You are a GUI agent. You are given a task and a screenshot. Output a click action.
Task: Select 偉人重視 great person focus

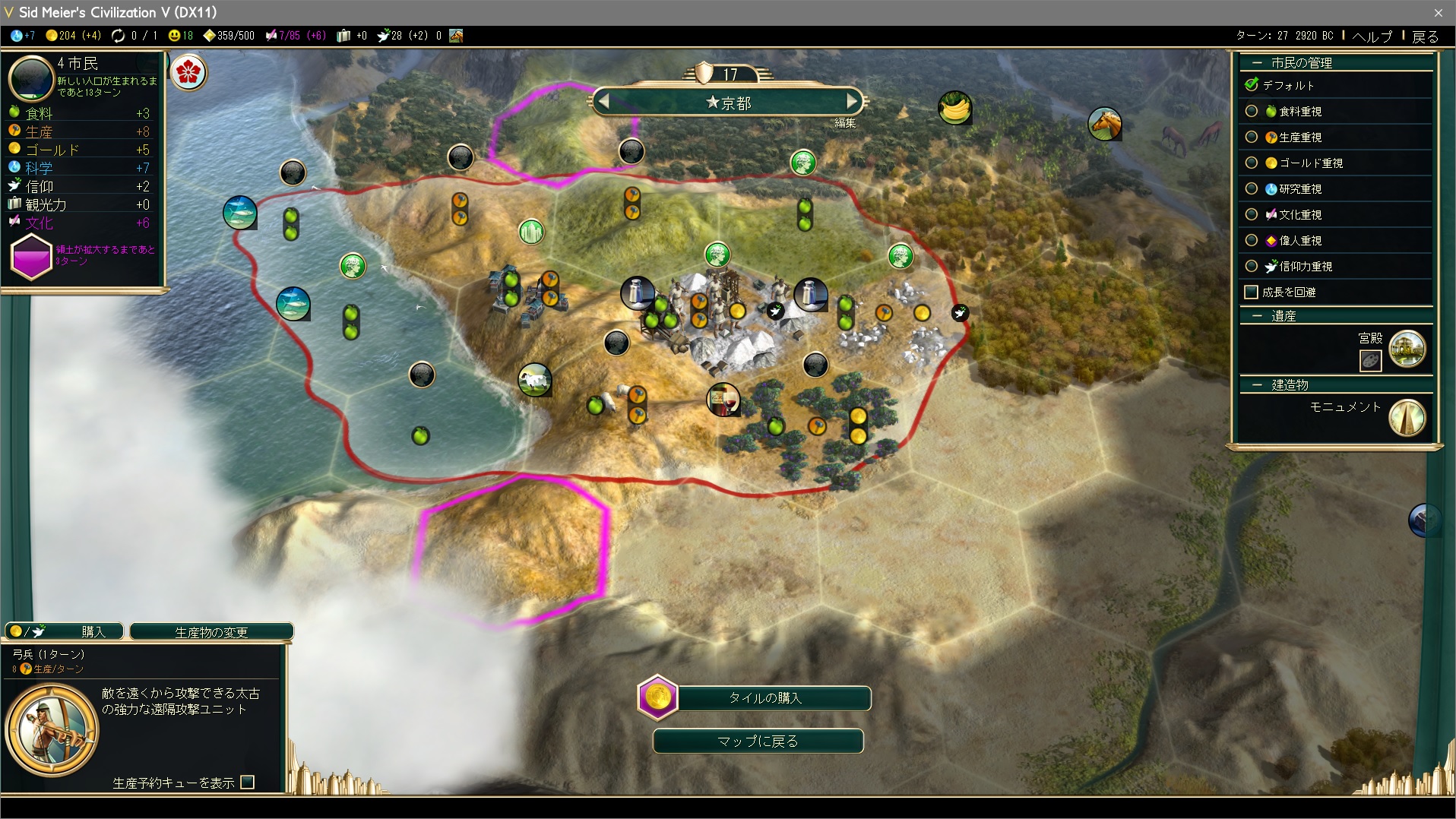coord(1252,241)
